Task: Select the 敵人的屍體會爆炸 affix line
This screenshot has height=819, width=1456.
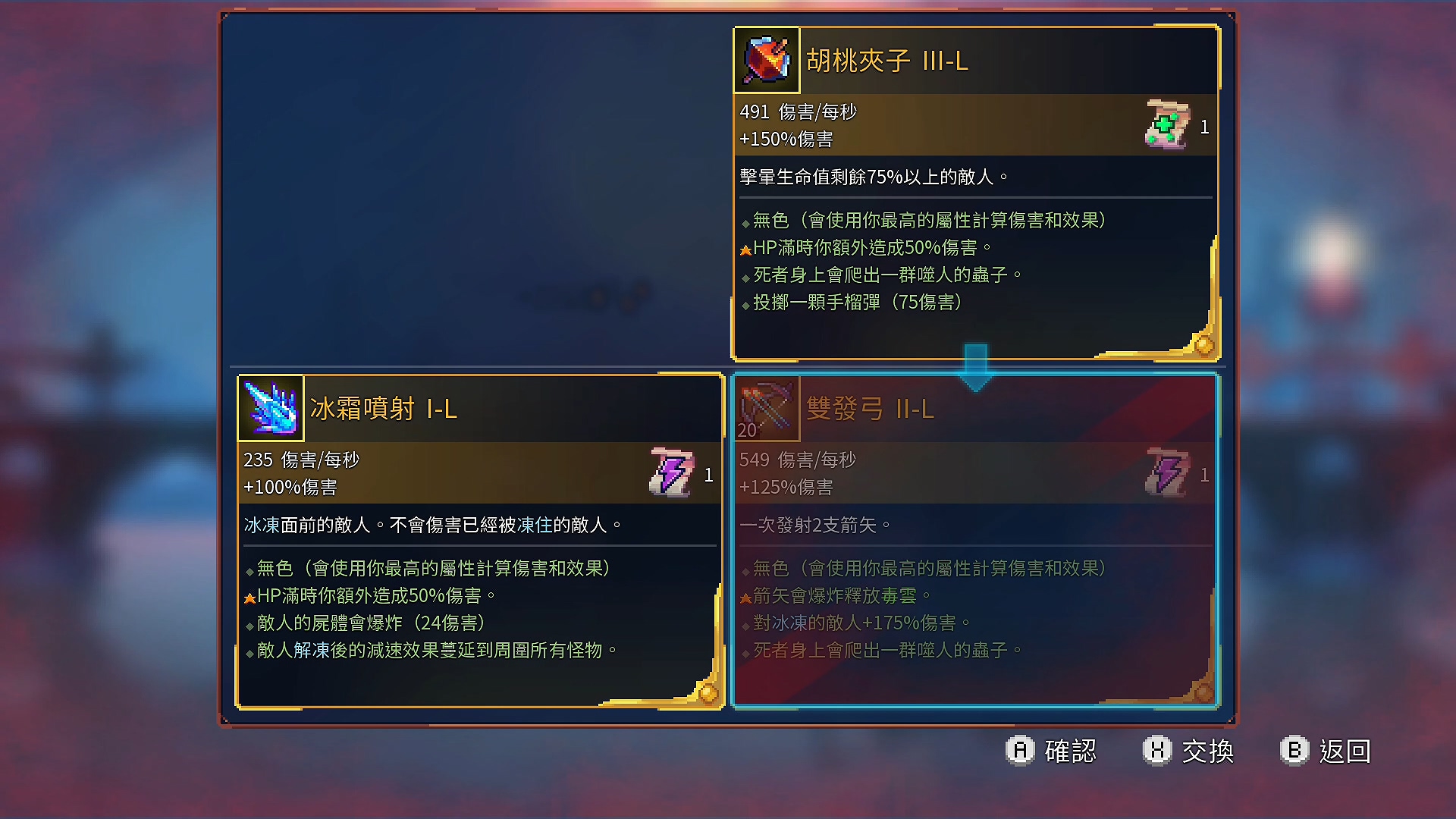Action: 368,623
